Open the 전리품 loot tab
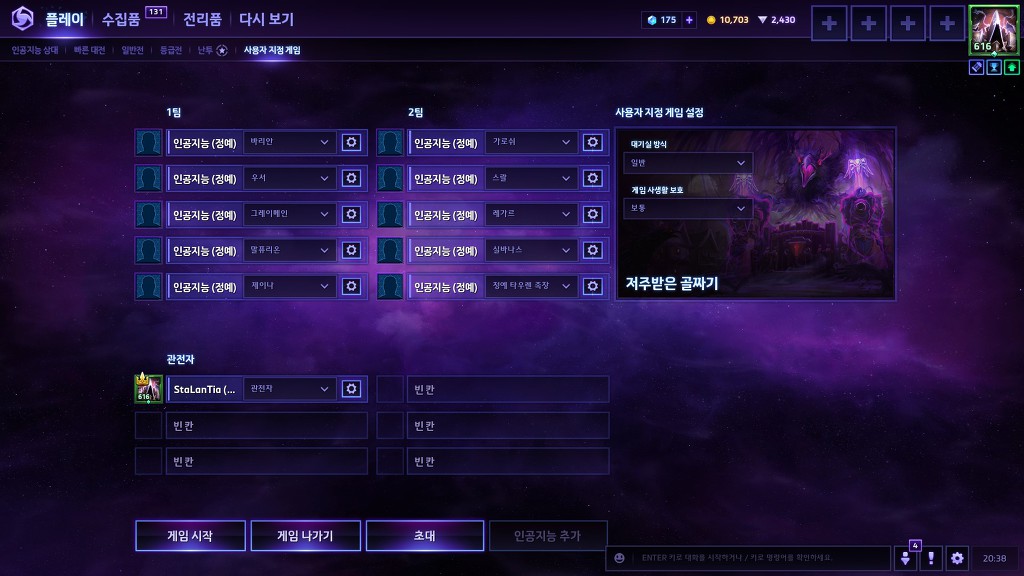1024x576 pixels. pyautogui.click(x=203, y=19)
